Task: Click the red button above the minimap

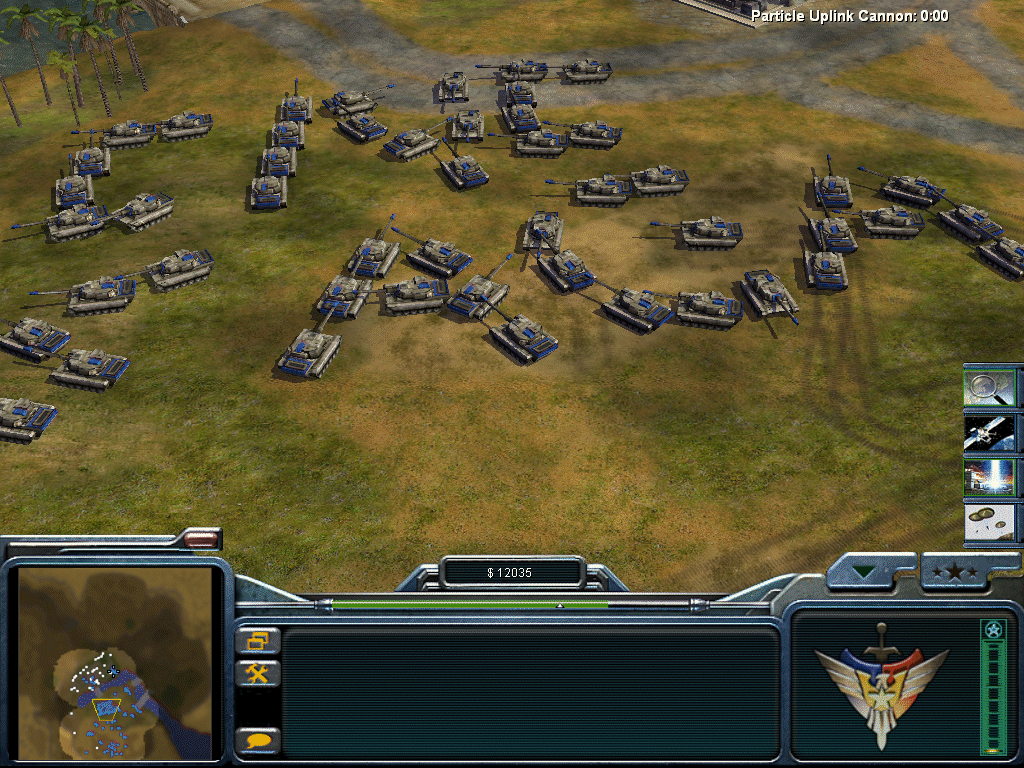Action: coord(202,540)
